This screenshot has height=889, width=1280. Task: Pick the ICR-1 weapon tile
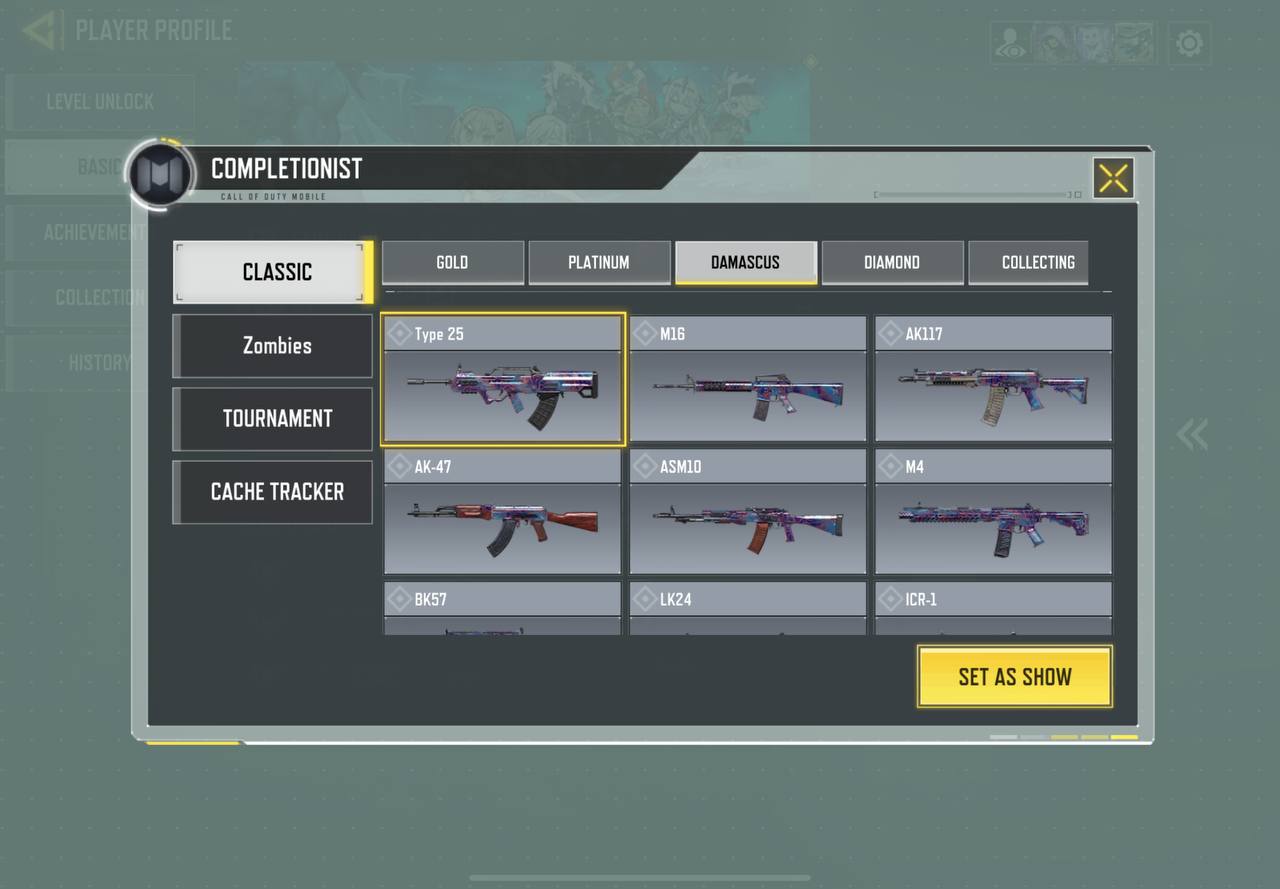(x=993, y=609)
